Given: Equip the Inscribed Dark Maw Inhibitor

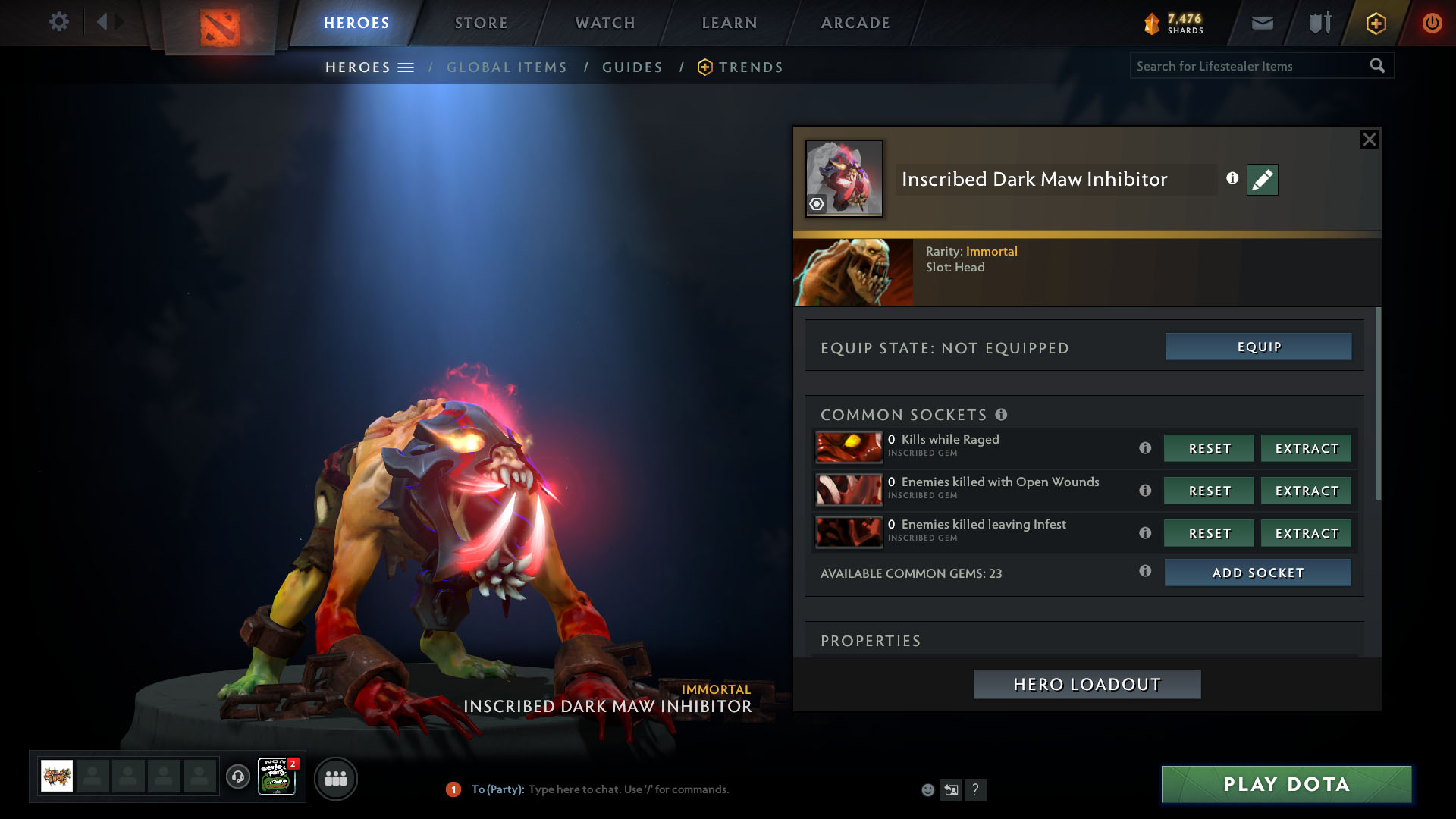Looking at the screenshot, I should pyautogui.click(x=1258, y=347).
